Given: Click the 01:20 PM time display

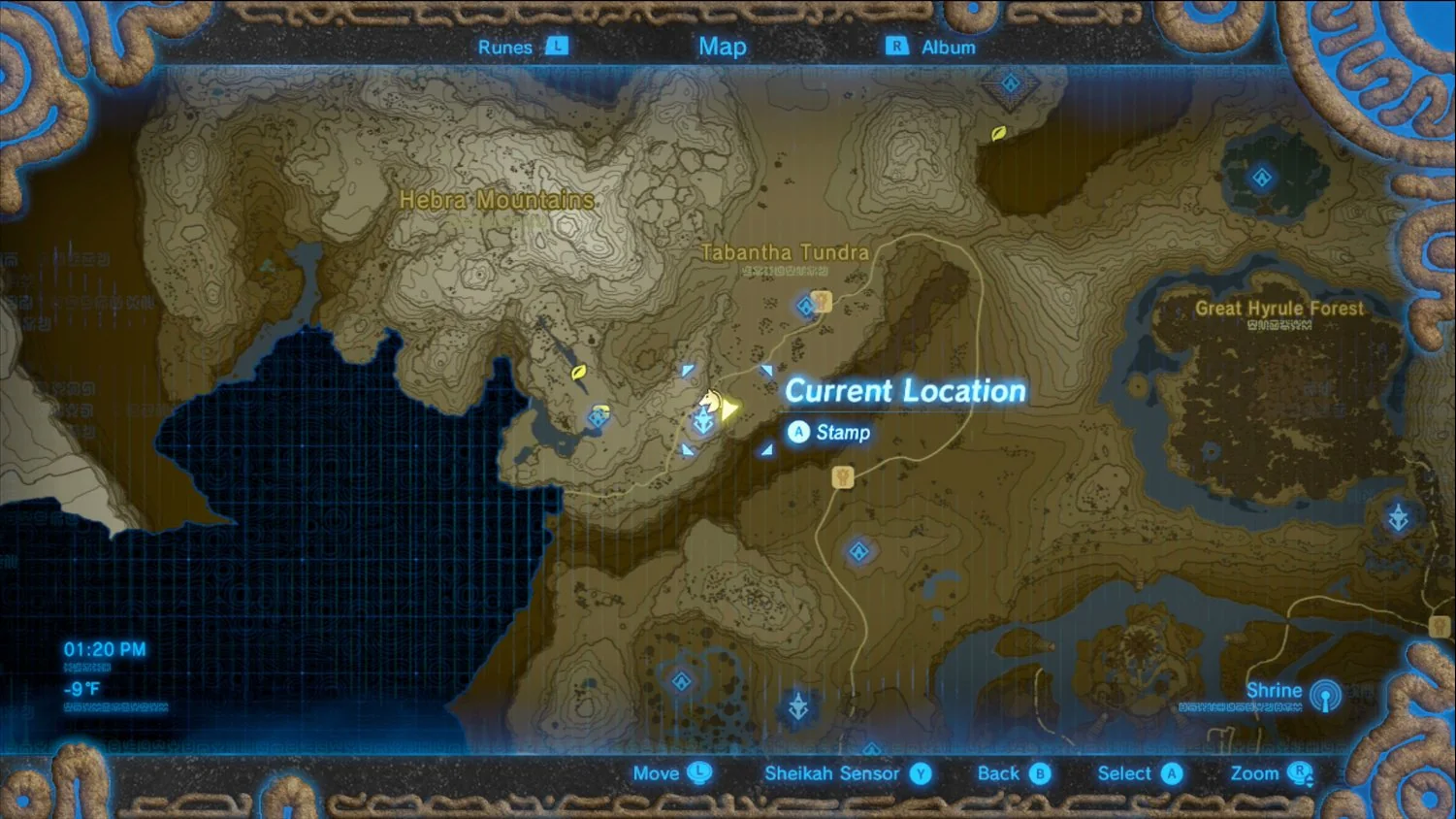Looking at the screenshot, I should tap(104, 648).
